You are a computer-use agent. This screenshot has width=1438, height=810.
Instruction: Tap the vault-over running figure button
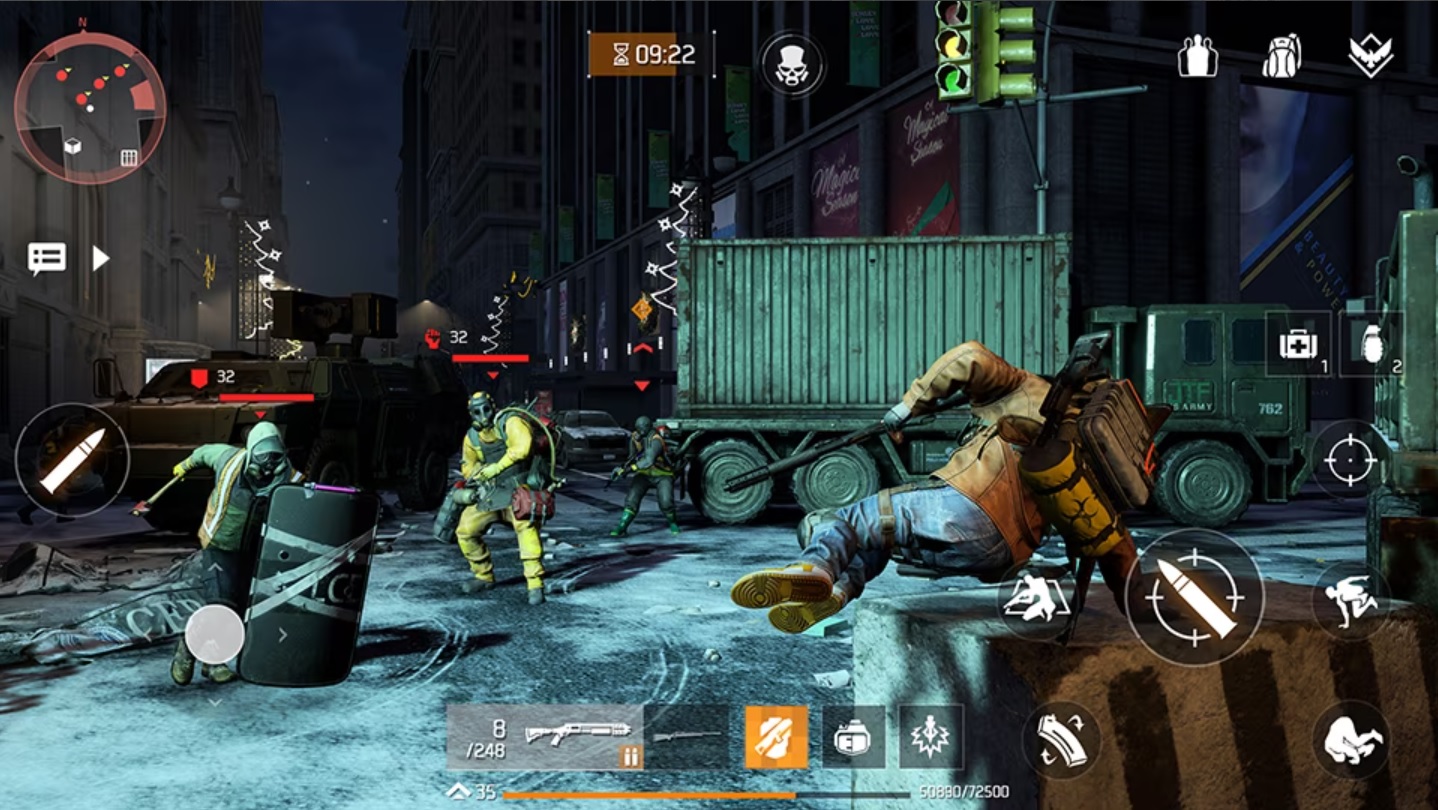click(x=1351, y=600)
